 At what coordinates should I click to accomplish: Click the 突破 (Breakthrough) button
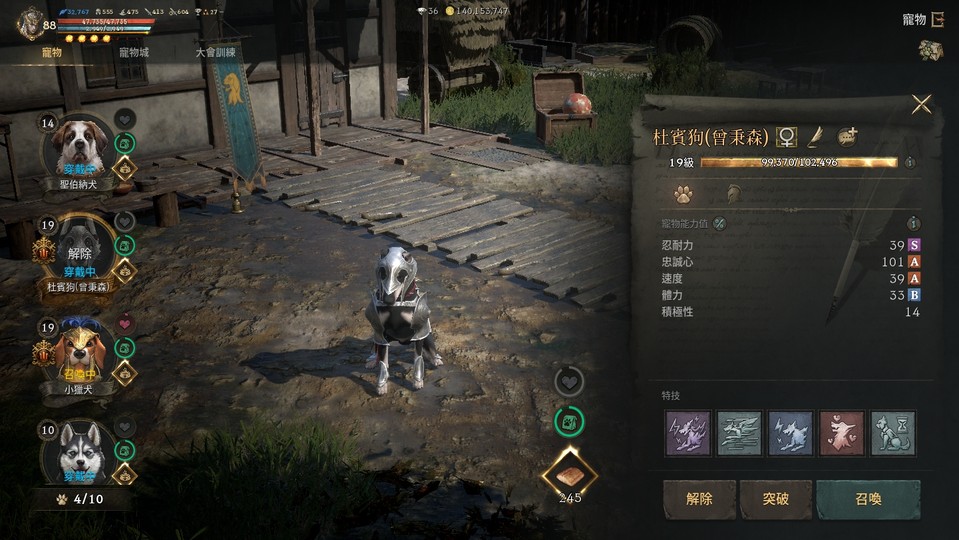pos(775,499)
